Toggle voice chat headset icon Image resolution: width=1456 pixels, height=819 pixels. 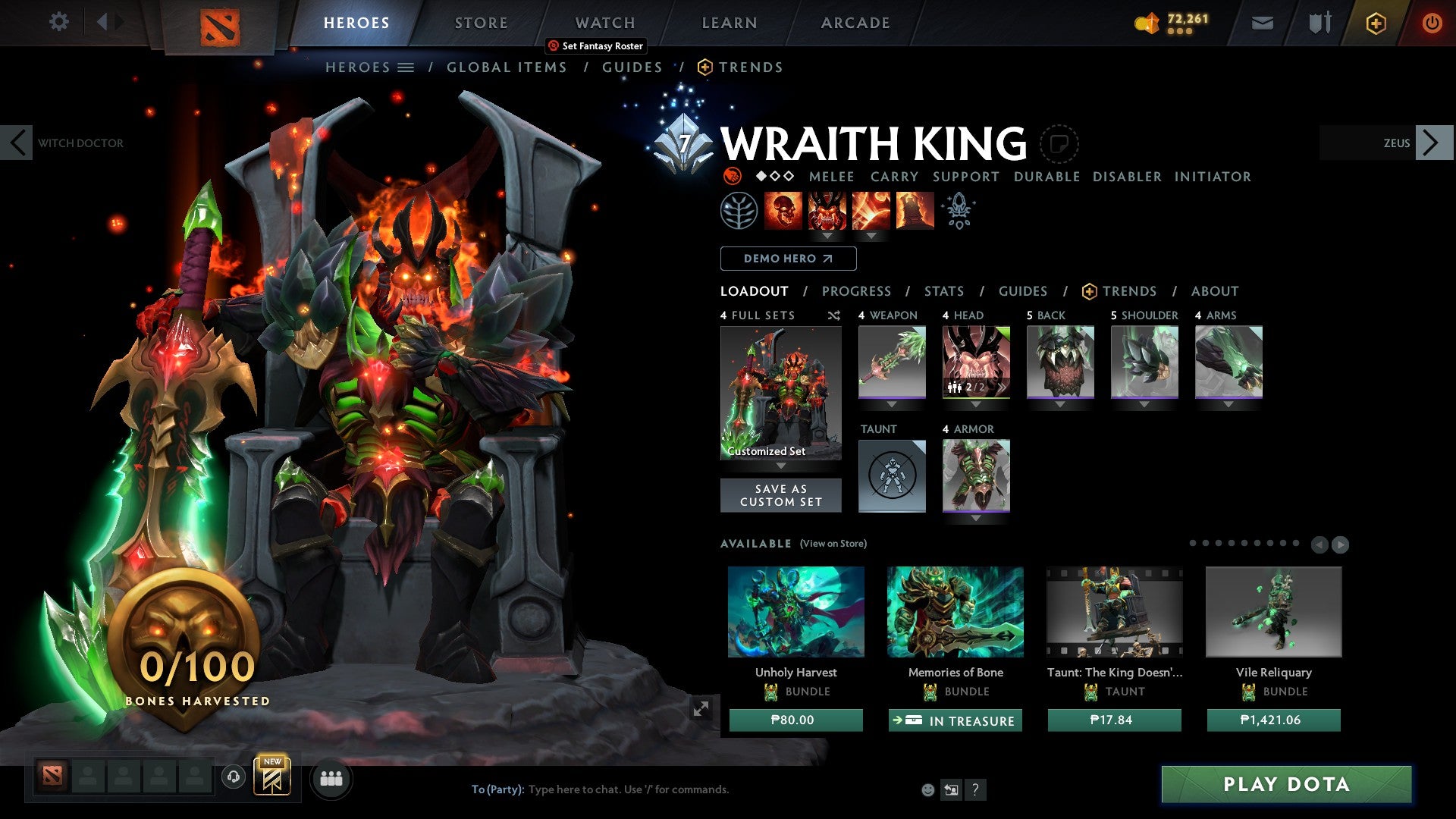coord(234,778)
